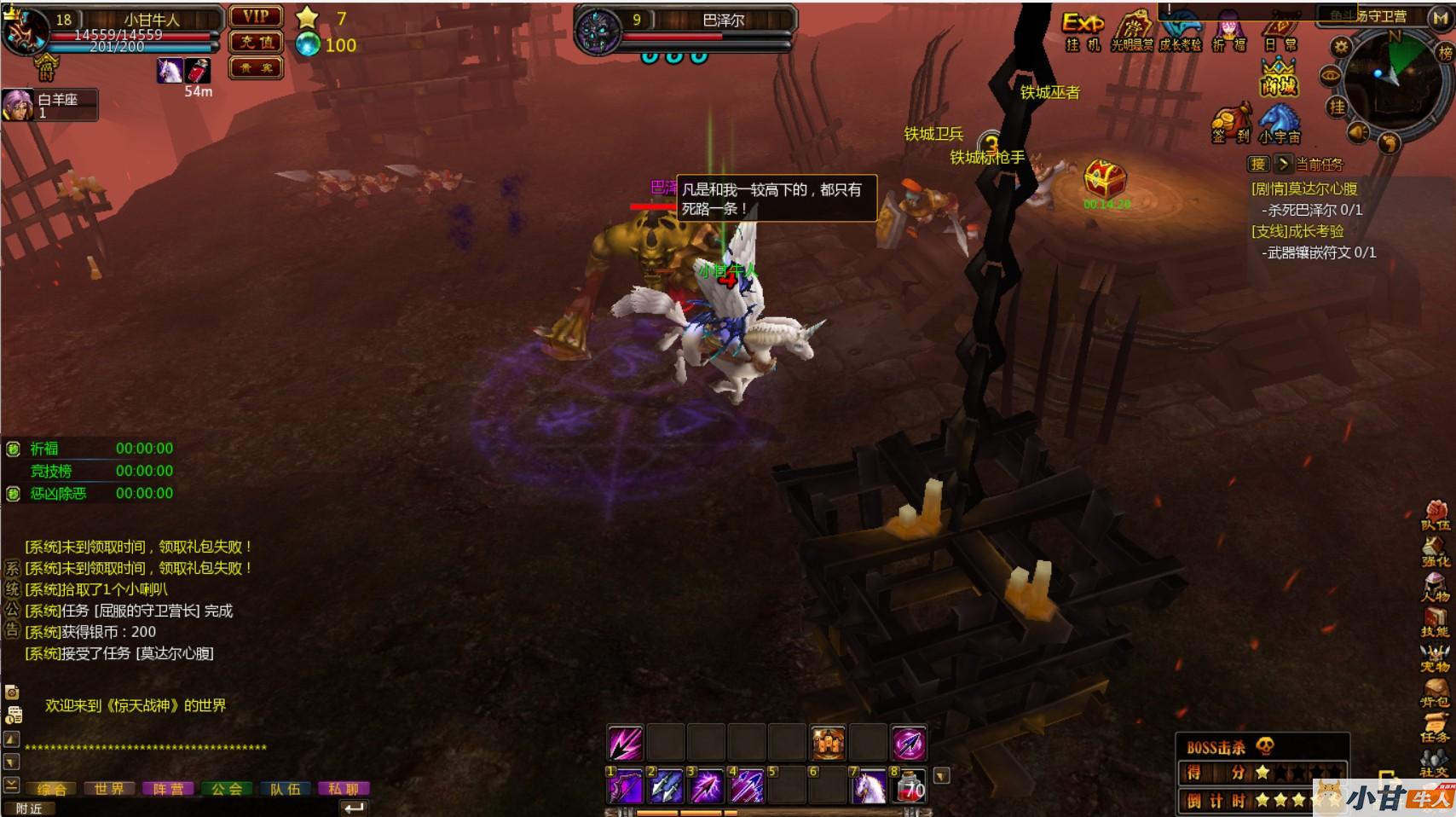Screen dimensions: 1456x817
Task: Open the 人物 character menu
Action: pos(1435,587)
